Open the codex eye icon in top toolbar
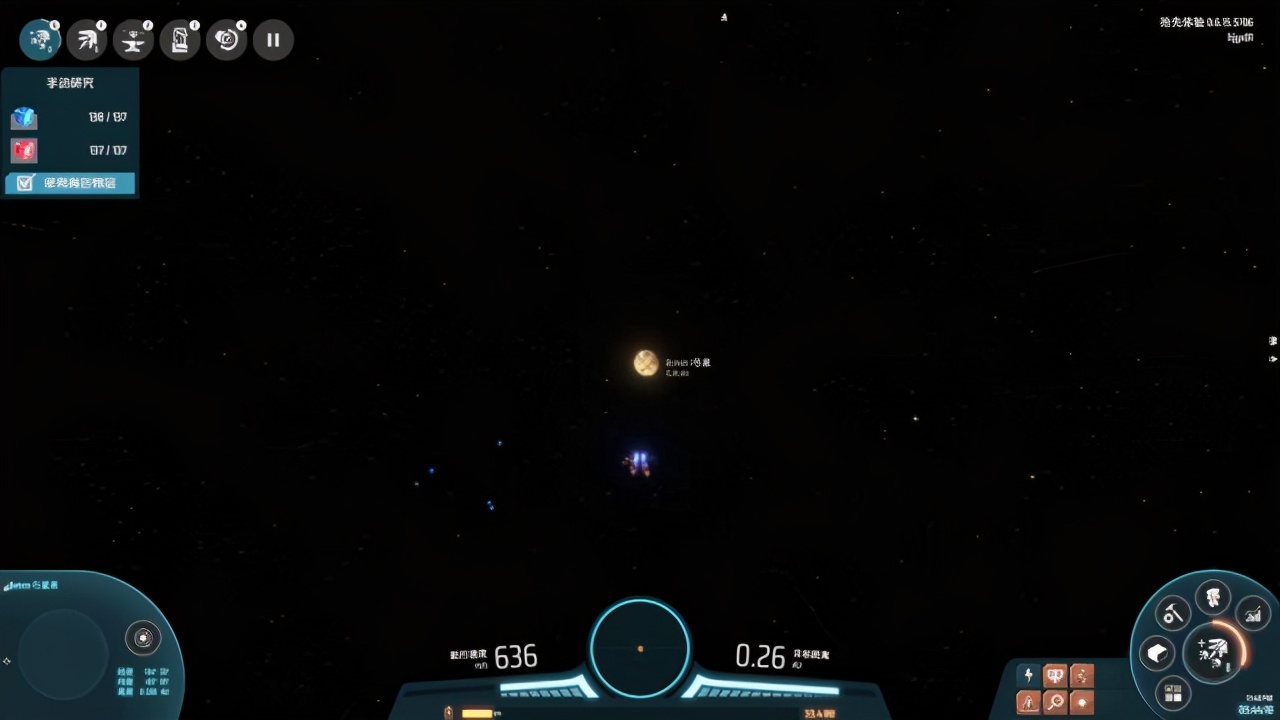The image size is (1280, 720). pyautogui.click(x=227, y=40)
